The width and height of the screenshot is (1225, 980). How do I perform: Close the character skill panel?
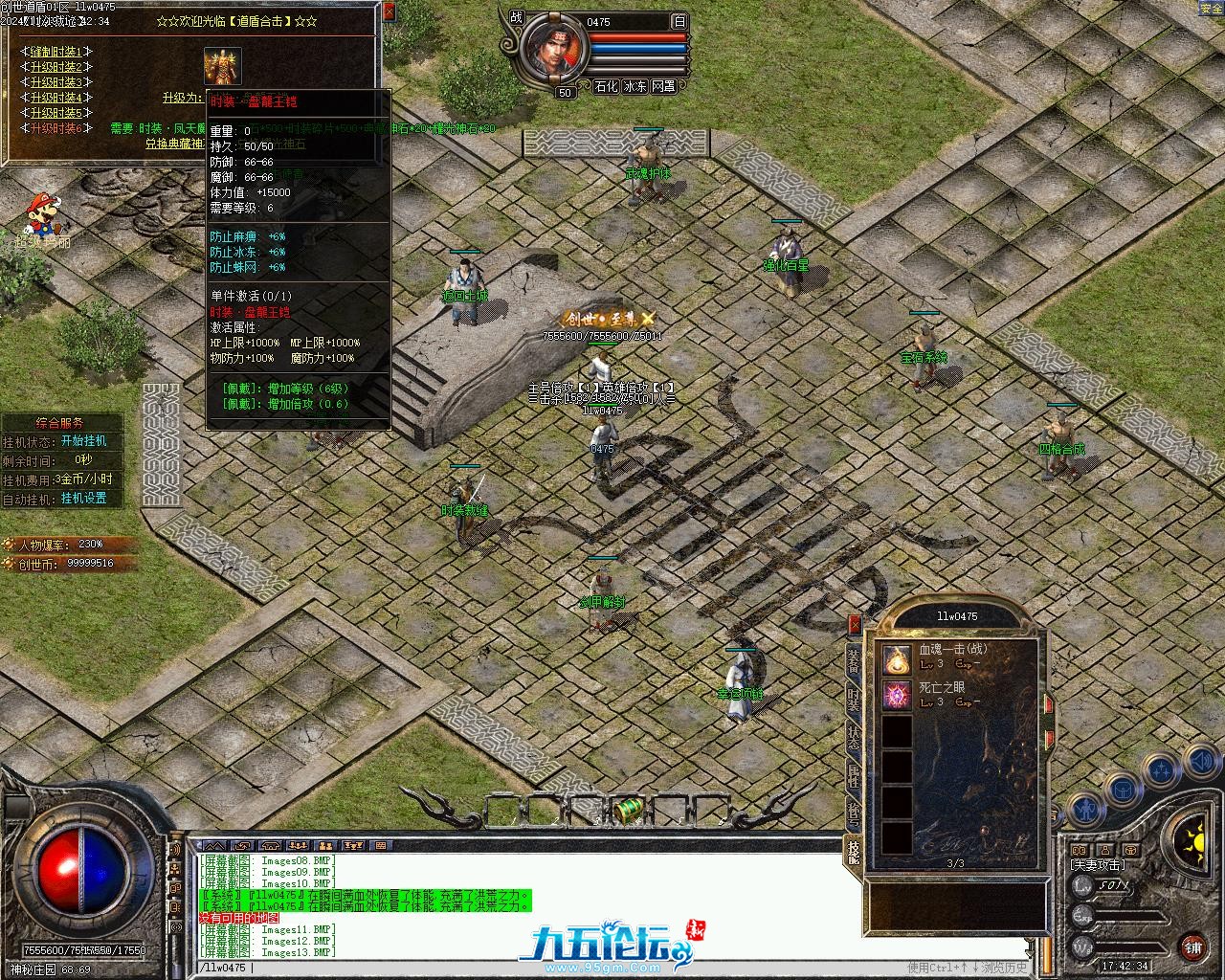pyautogui.click(x=855, y=625)
